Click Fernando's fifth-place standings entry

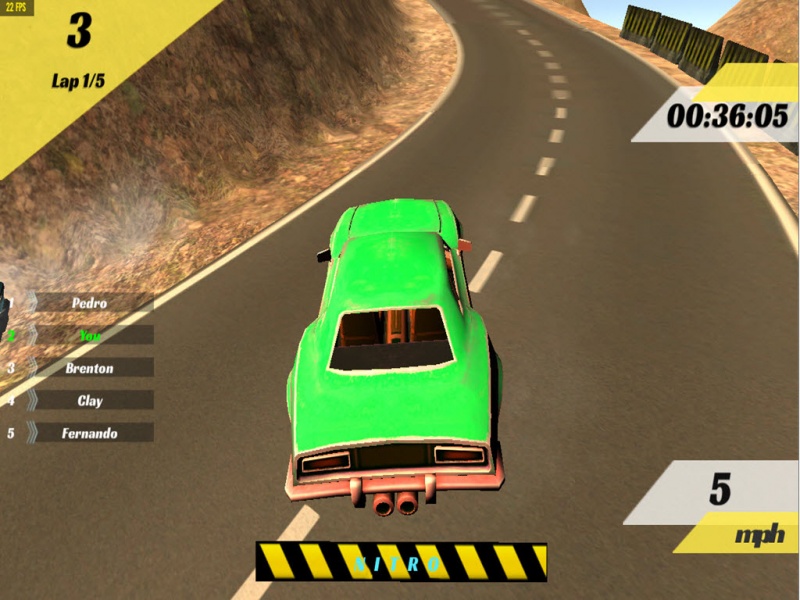click(x=90, y=433)
